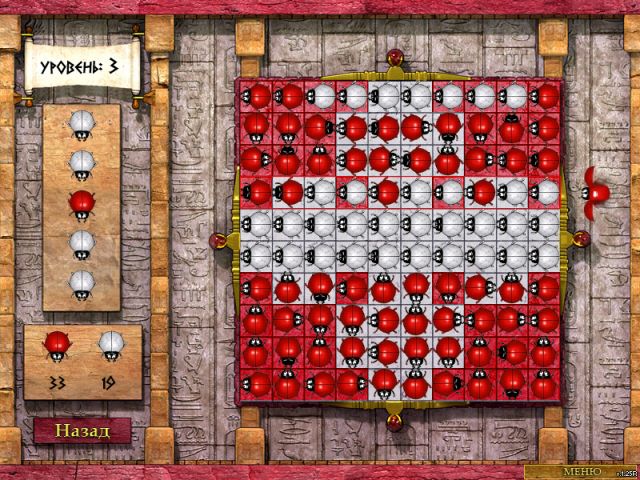Open the МЕНЮ menu
Screen dimensions: 640x480
point(582,470)
